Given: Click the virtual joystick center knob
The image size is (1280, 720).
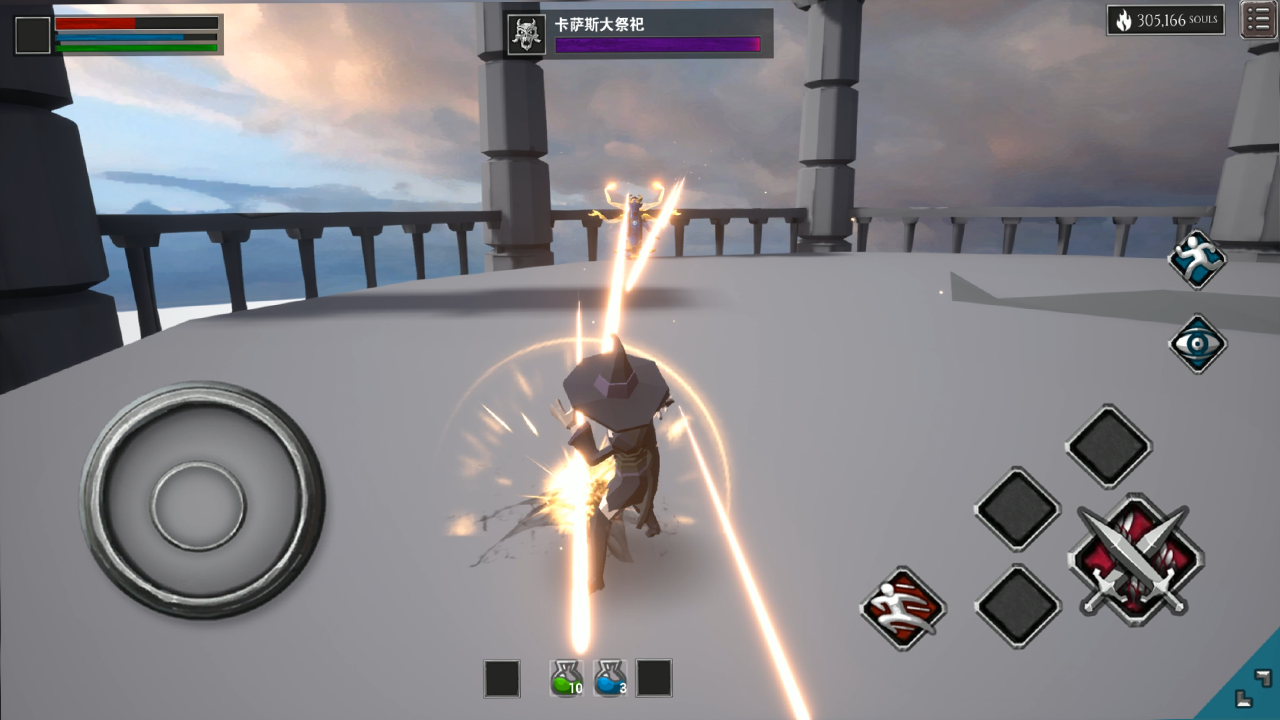Looking at the screenshot, I should 199,505.
